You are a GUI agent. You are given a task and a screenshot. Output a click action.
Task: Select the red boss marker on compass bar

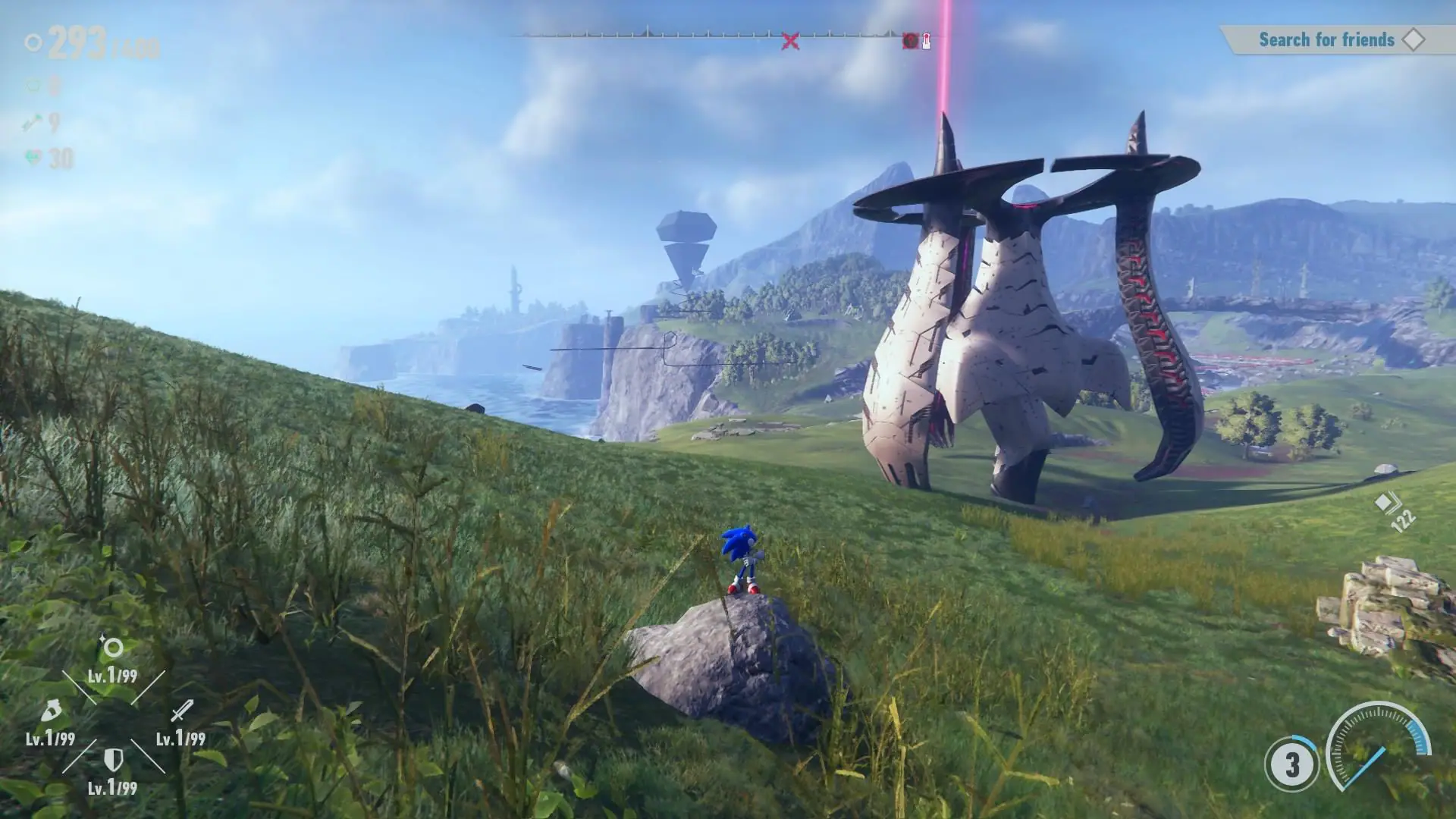(911, 41)
